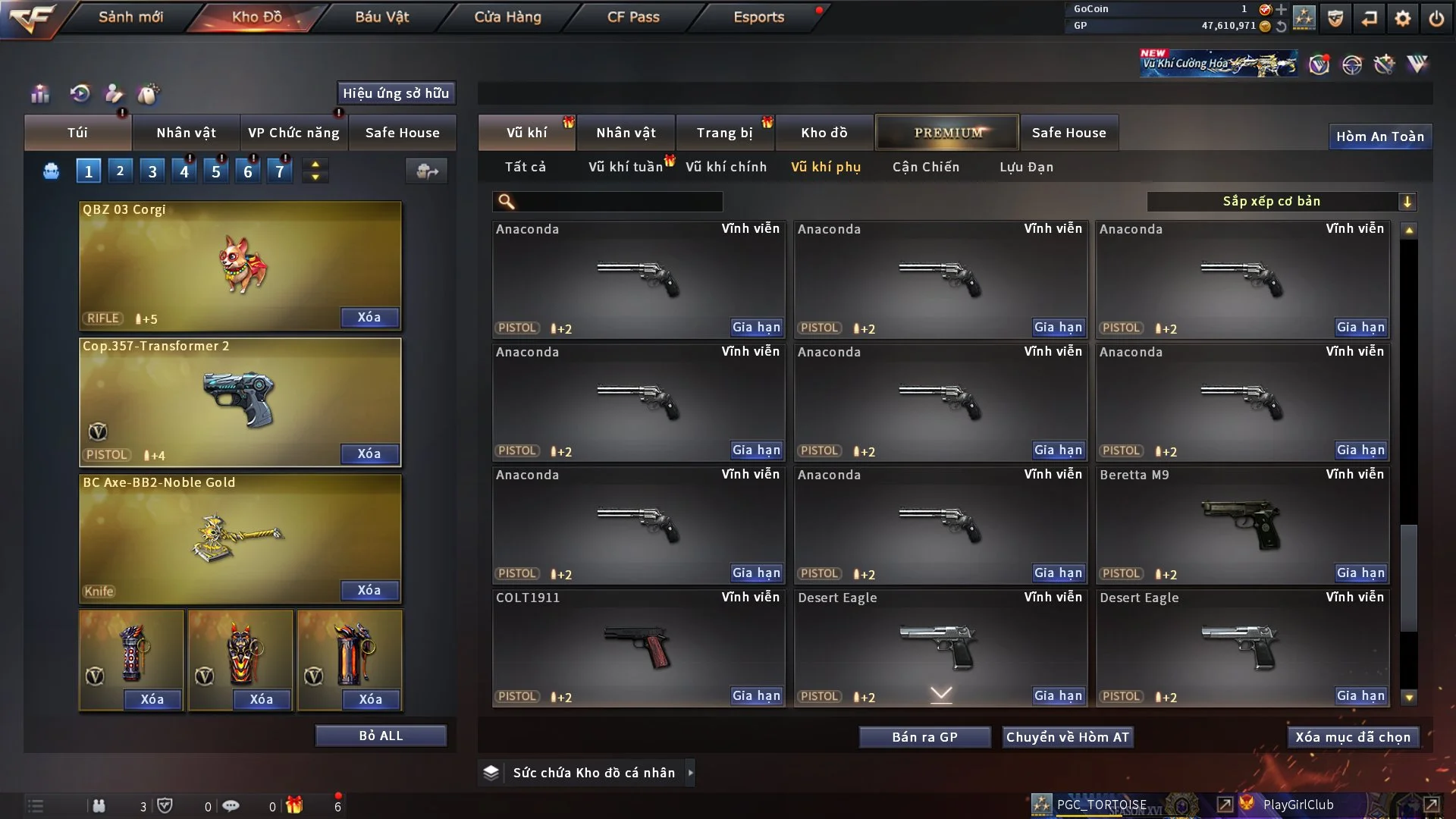Open the CF Pass menu

633,17
